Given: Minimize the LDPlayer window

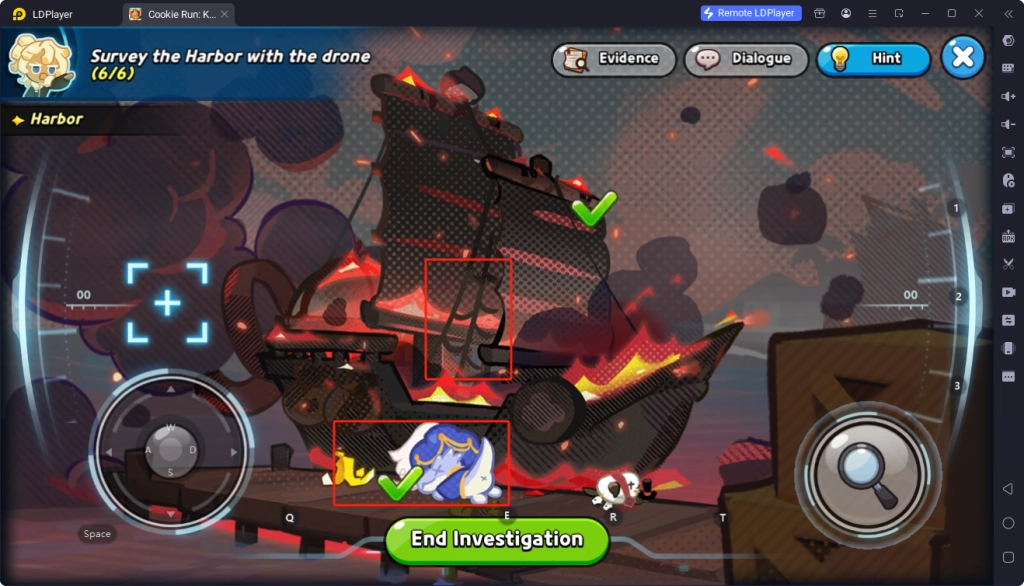Looking at the screenshot, I should coord(925,13).
